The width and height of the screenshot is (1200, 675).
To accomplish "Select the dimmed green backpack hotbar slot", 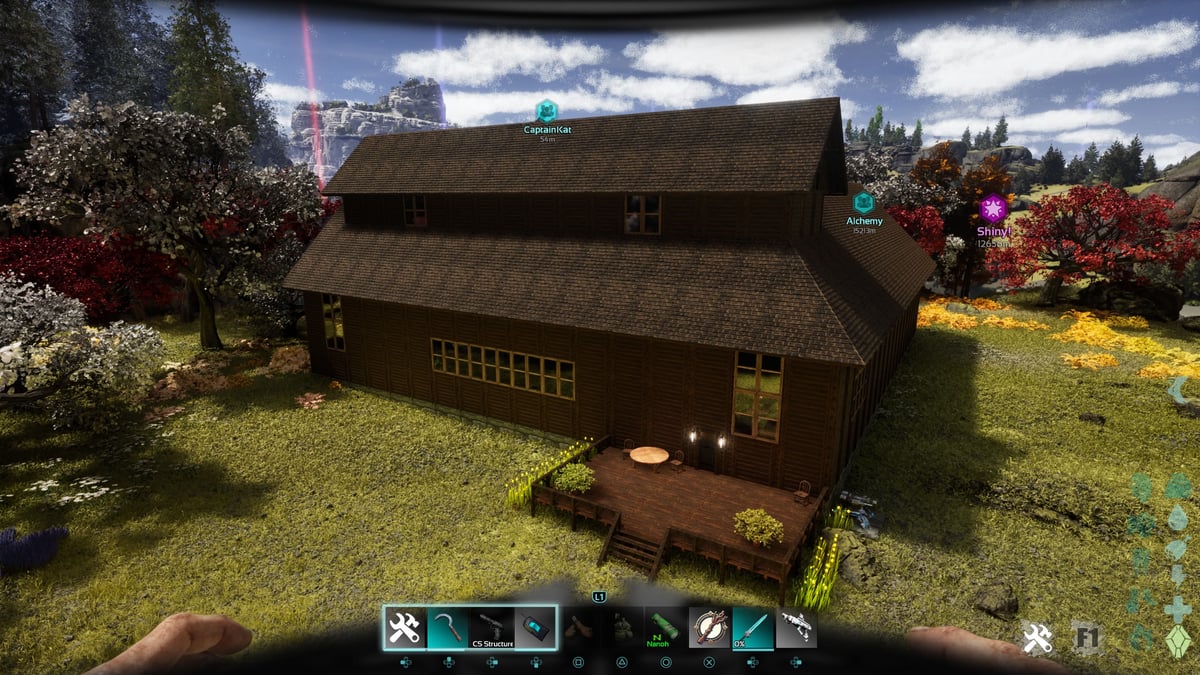I will tap(622, 628).
